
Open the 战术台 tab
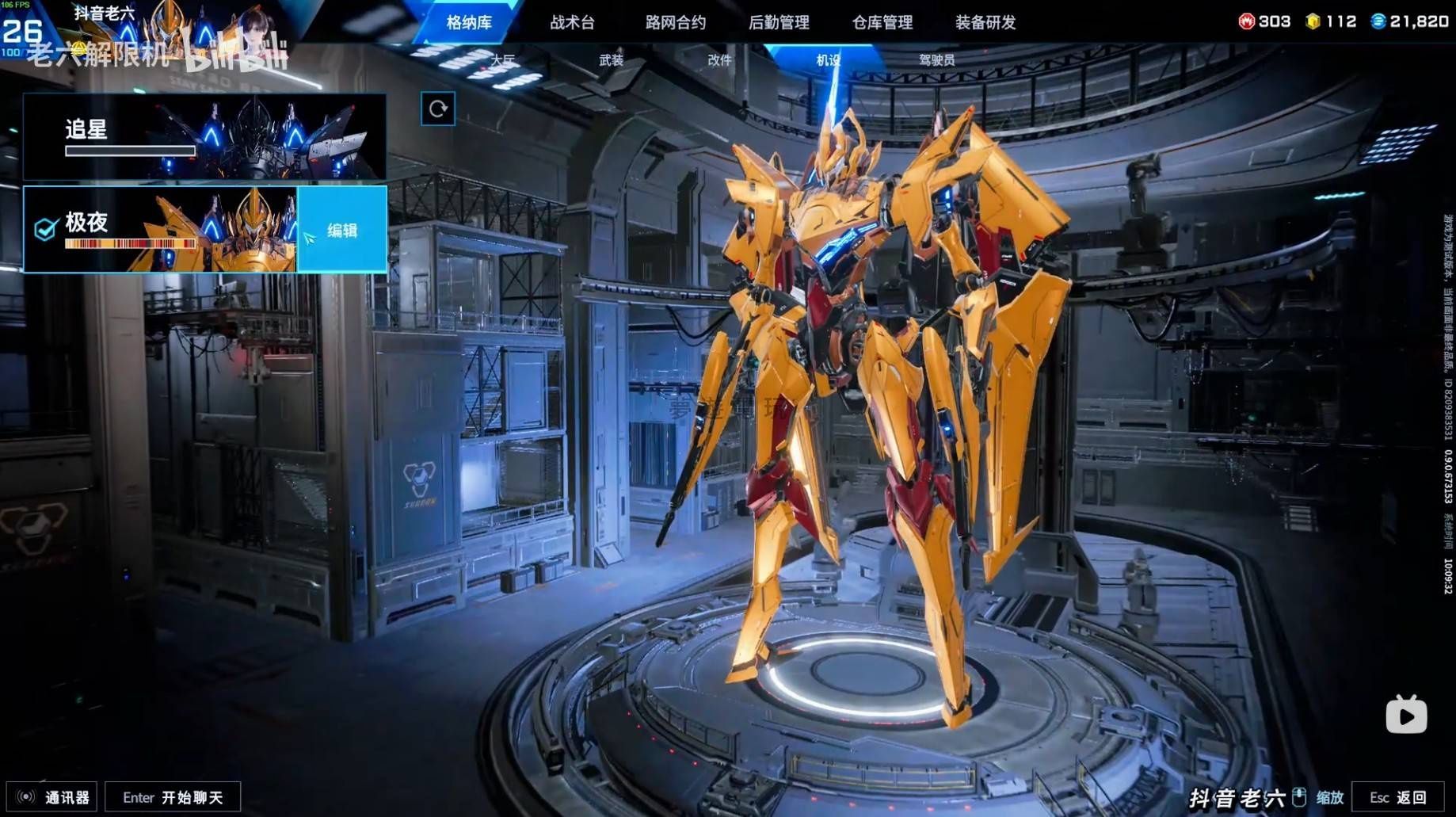(572, 22)
